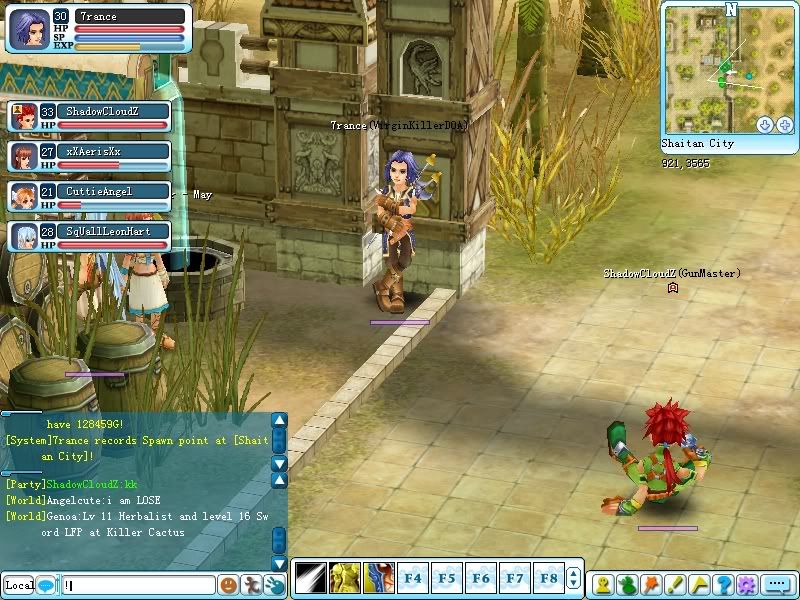Image resolution: width=800 pixels, height=600 pixels.
Task: Focus the chat text input field
Action: 138,585
